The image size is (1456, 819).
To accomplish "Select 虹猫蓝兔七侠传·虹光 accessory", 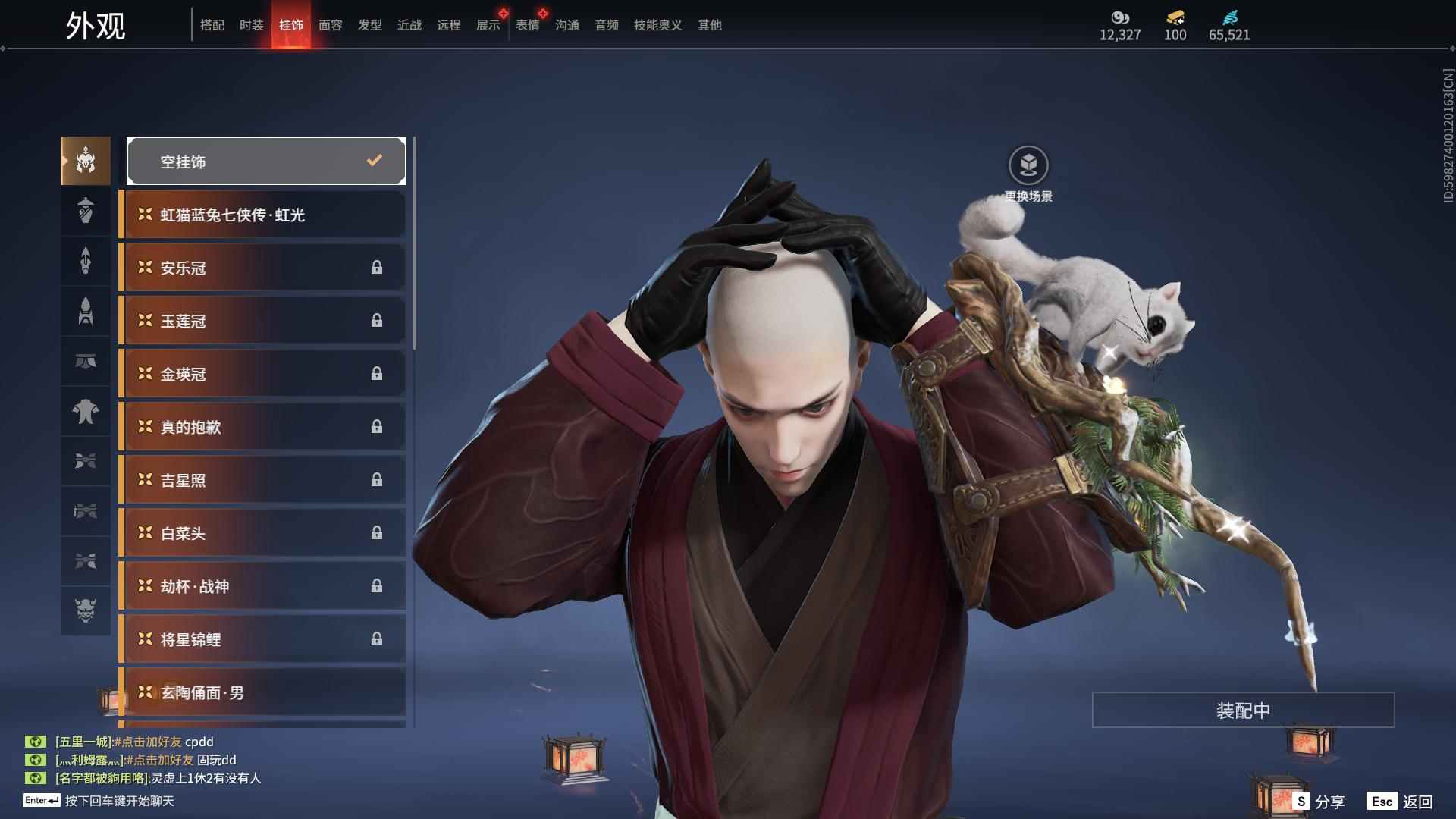I will tap(263, 215).
